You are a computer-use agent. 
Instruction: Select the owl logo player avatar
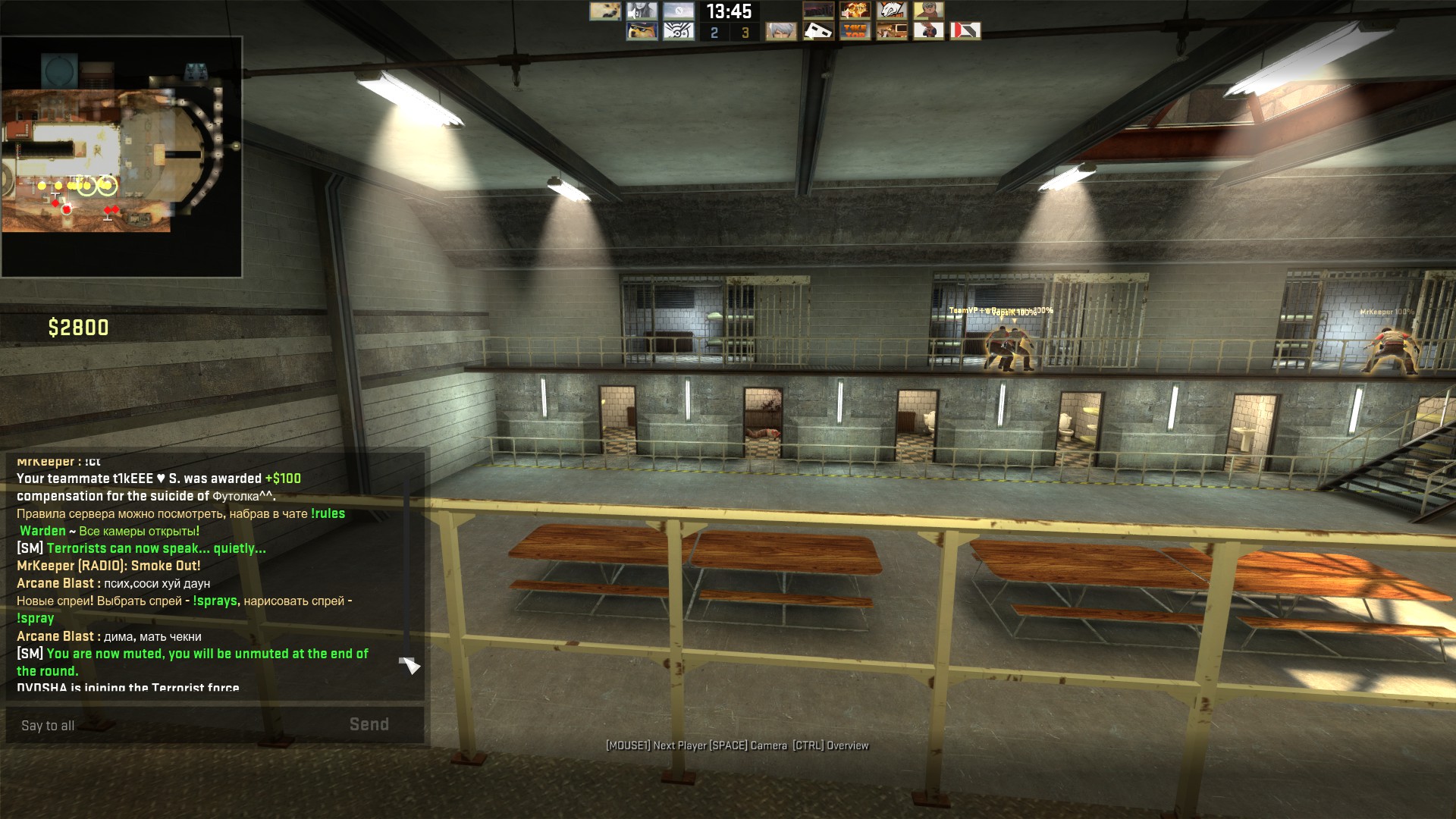tap(679, 31)
